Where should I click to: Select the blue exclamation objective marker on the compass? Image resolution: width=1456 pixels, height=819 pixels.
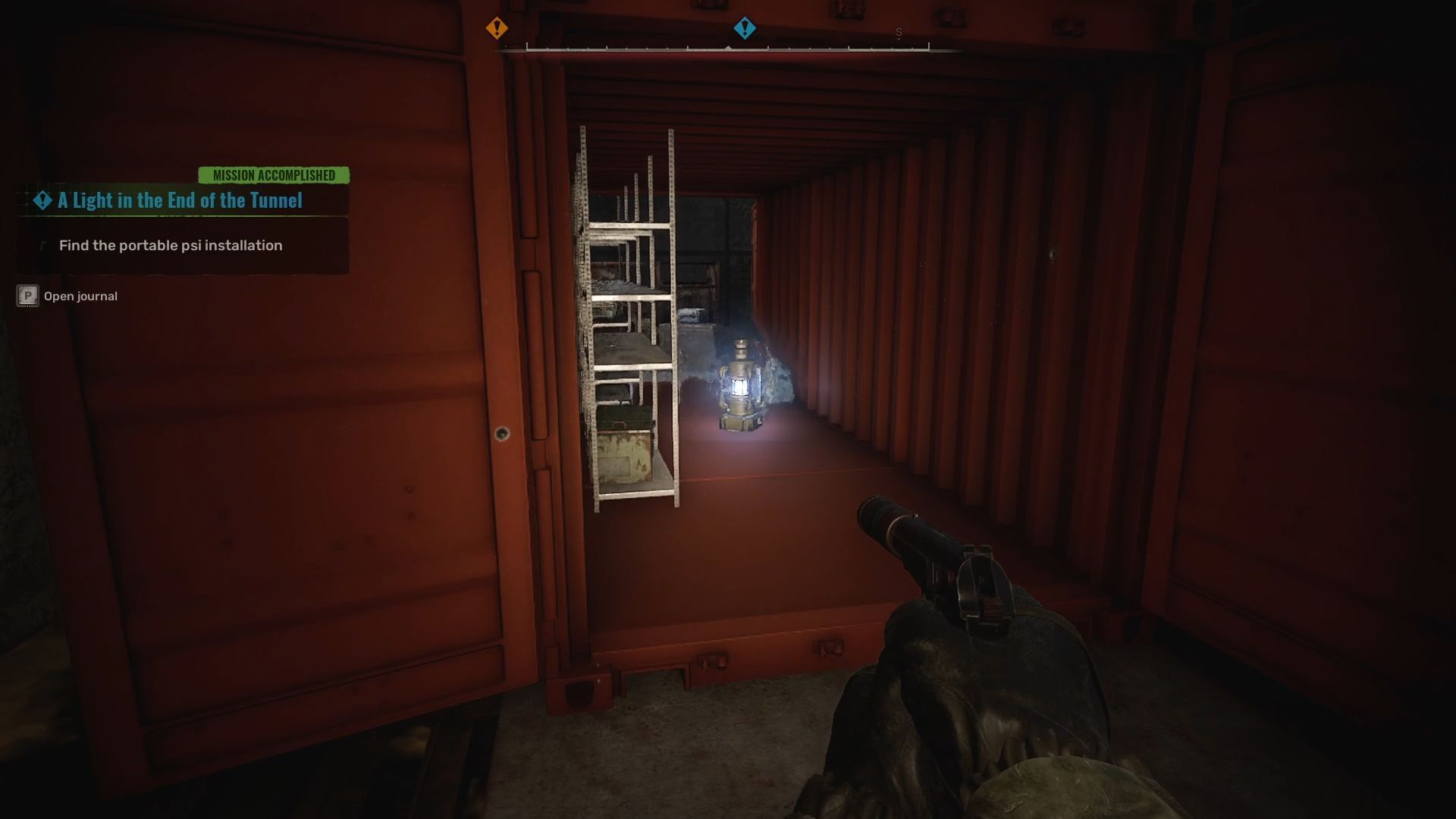(x=745, y=27)
